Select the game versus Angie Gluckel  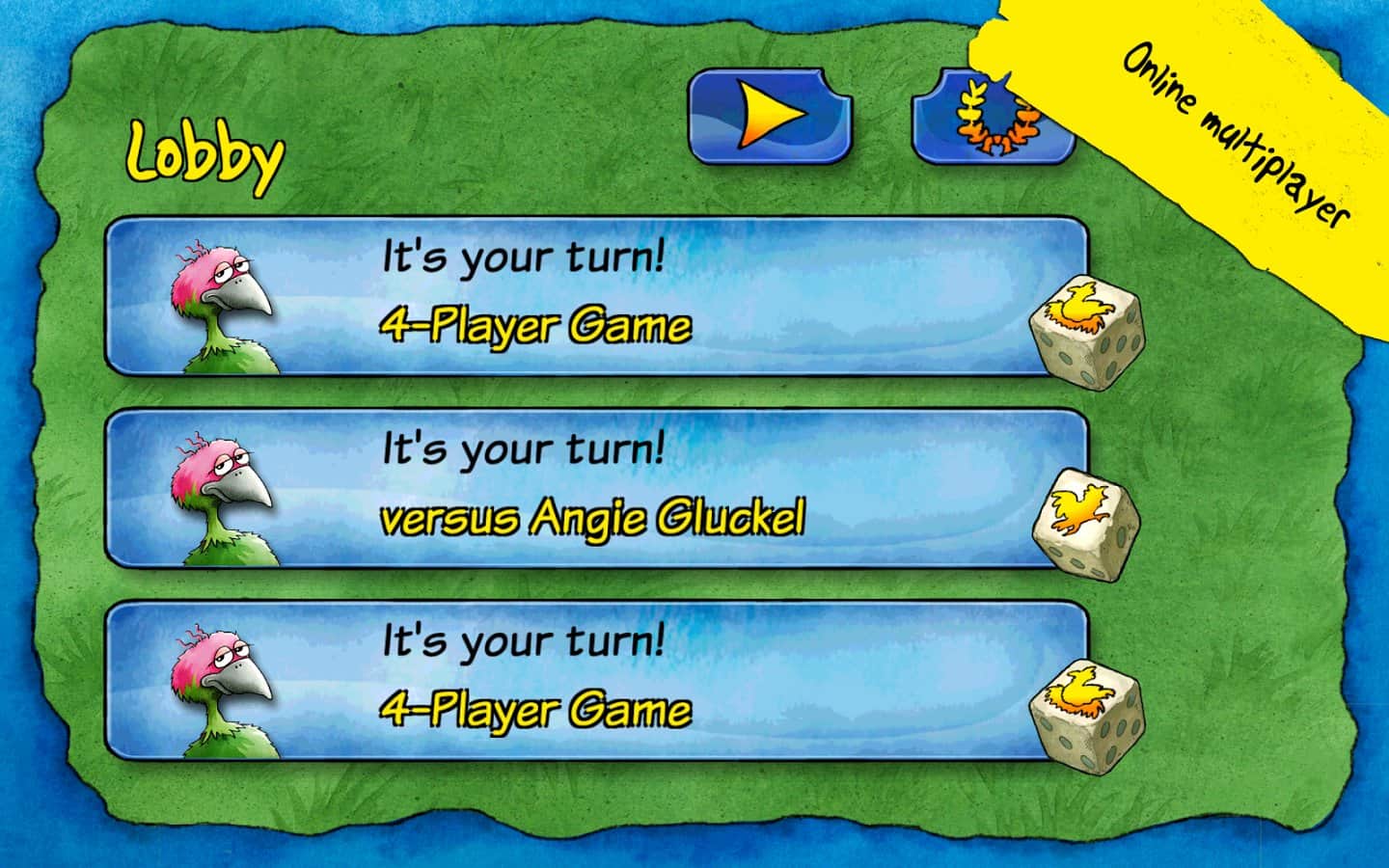point(595,489)
